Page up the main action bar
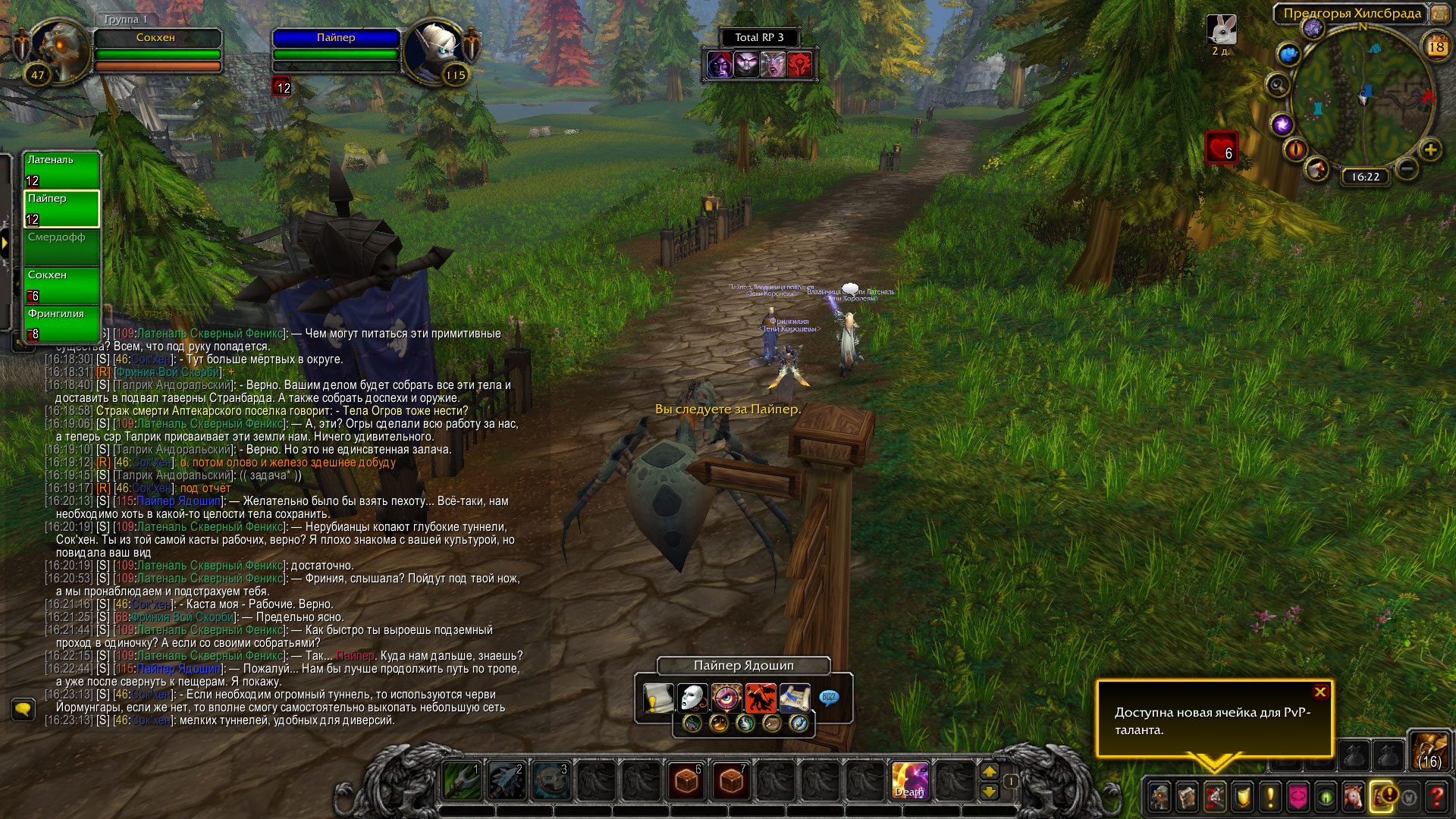The image size is (1456, 819). [x=990, y=772]
